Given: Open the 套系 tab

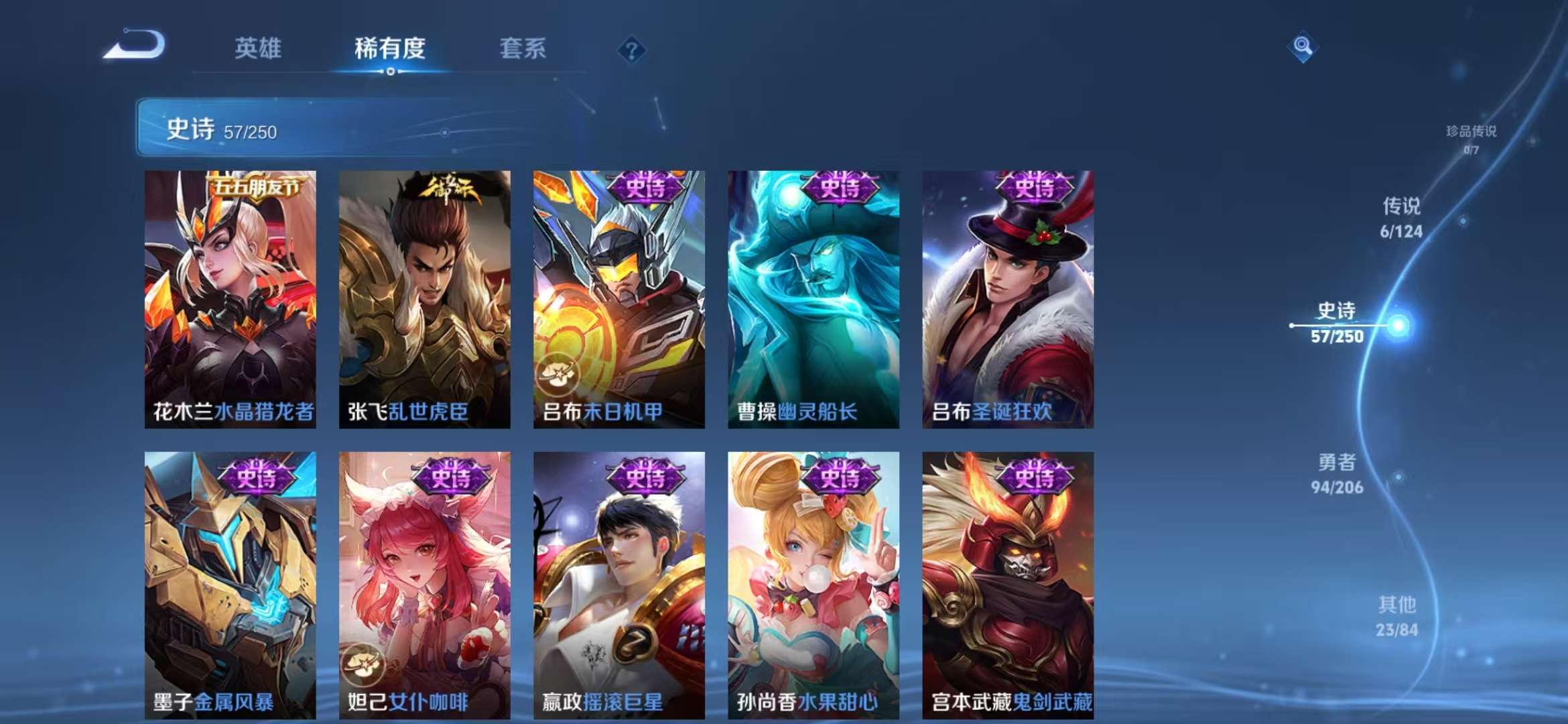Looking at the screenshot, I should pos(521,48).
